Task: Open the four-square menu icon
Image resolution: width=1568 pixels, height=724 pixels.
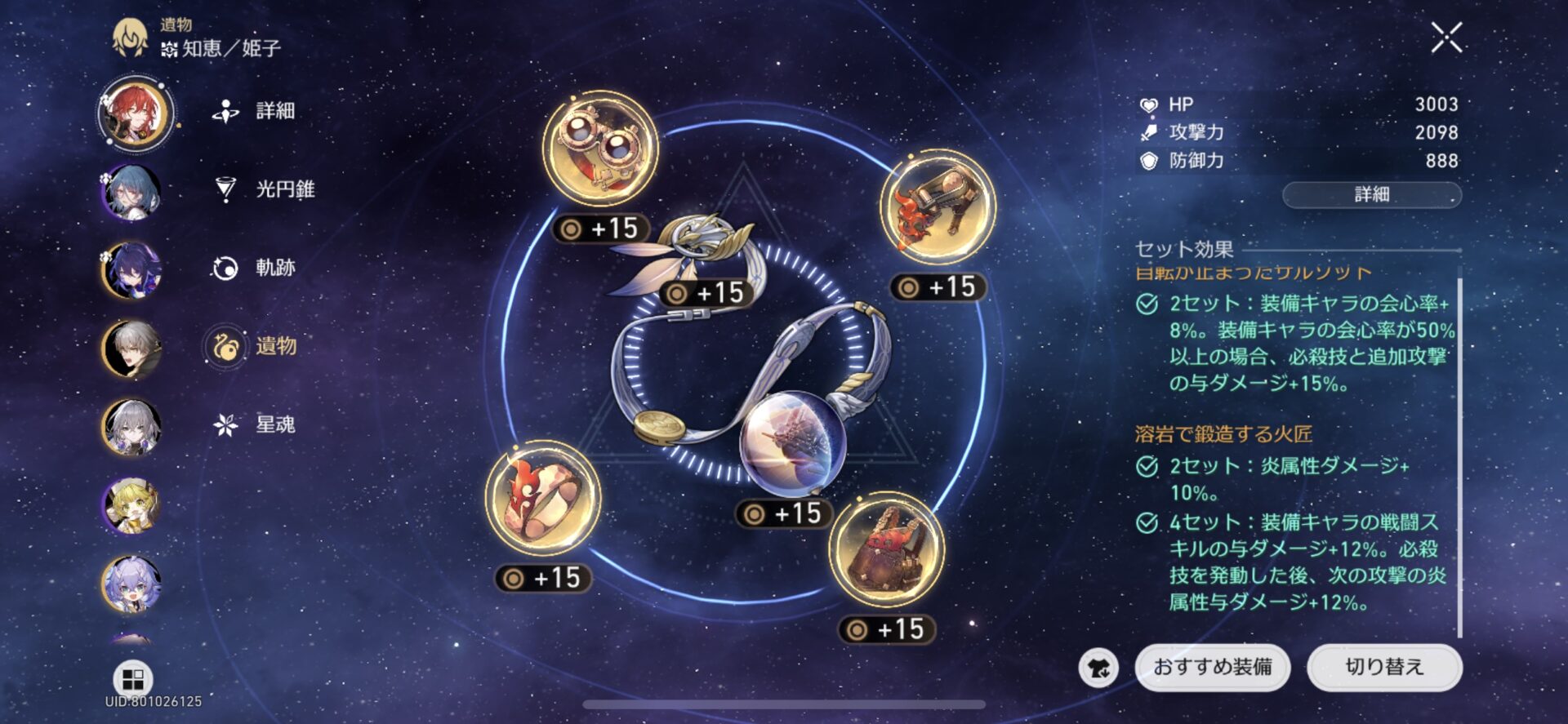Action: 132,678
